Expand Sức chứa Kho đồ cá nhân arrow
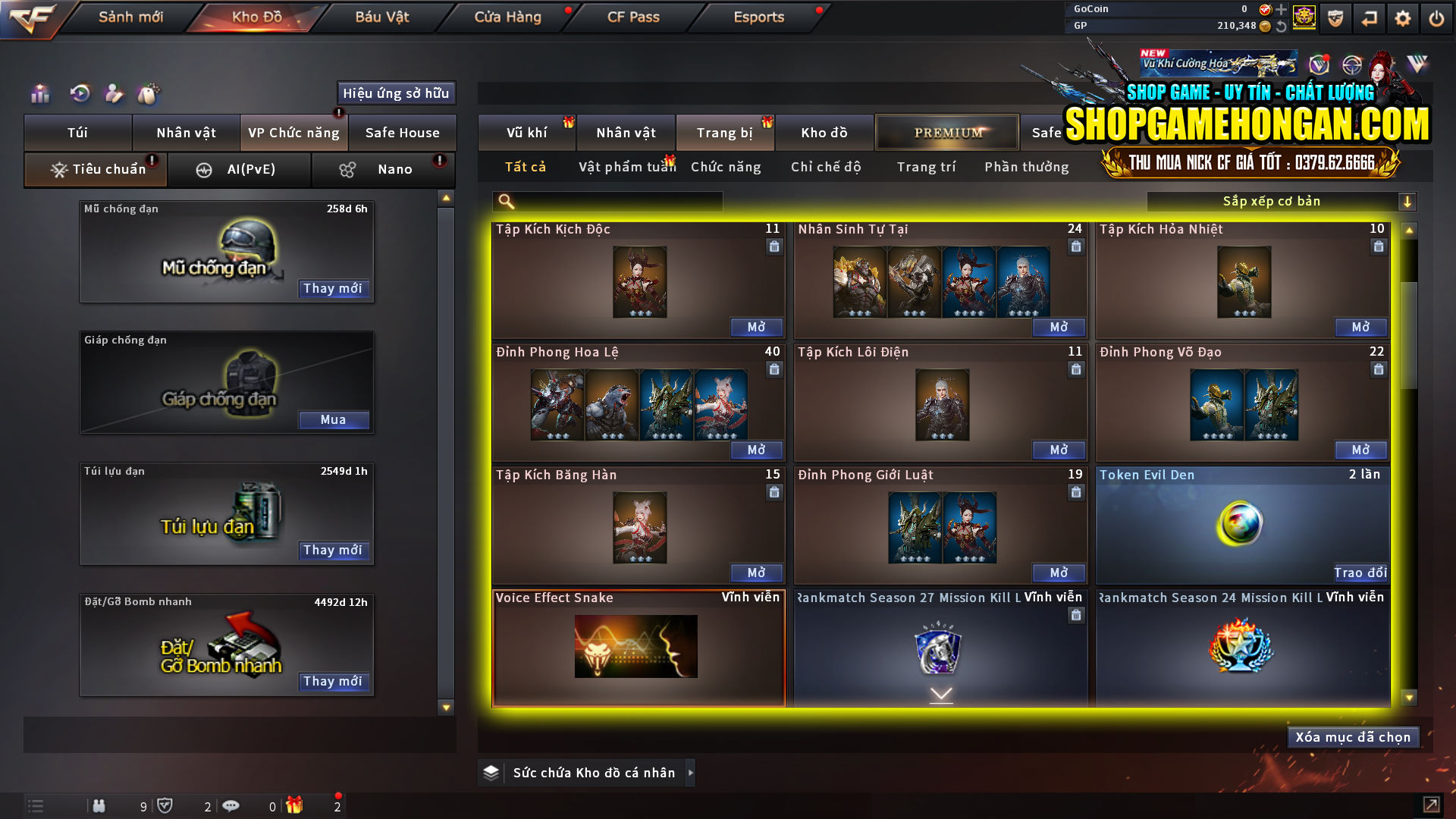The height and width of the screenshot is (819, 1456). click(x=690, y=773)
